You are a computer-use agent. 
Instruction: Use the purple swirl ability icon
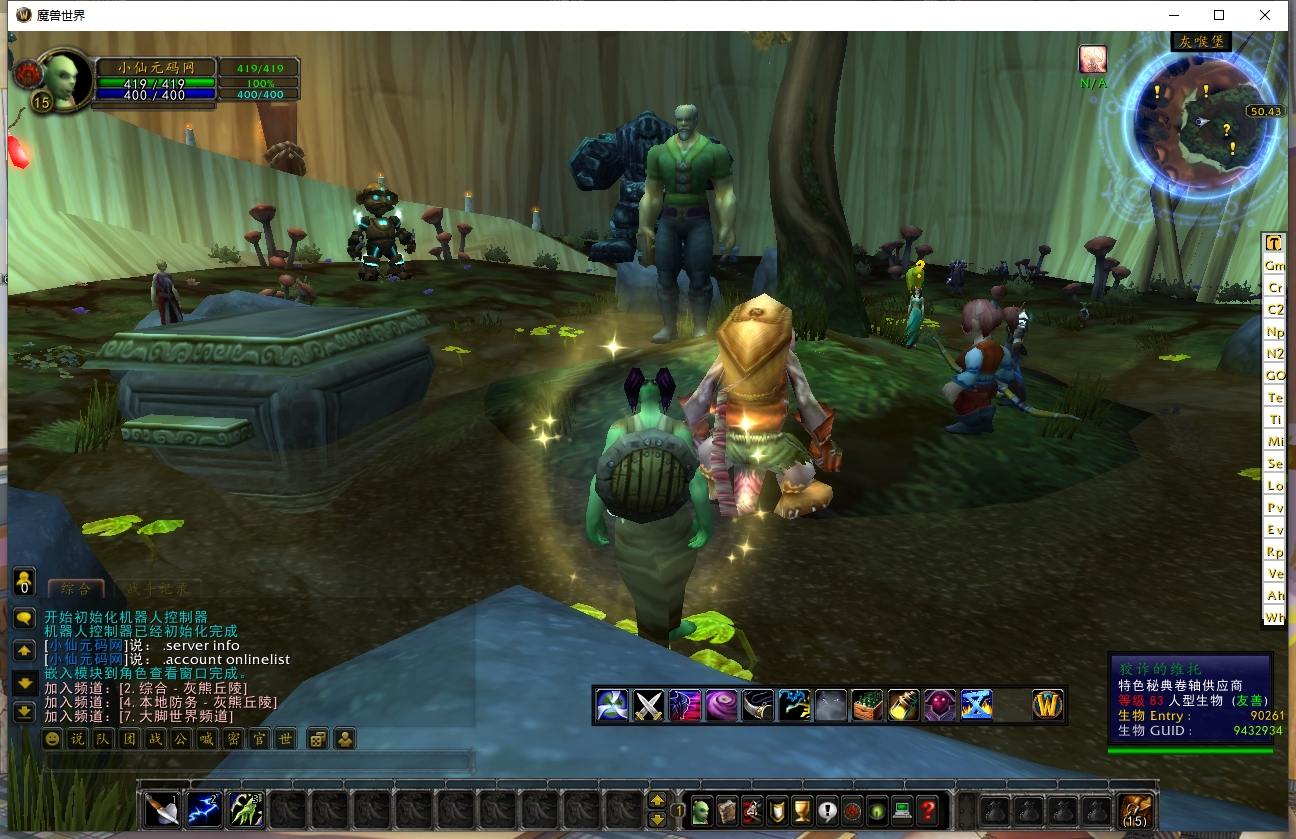click(721, 705)
